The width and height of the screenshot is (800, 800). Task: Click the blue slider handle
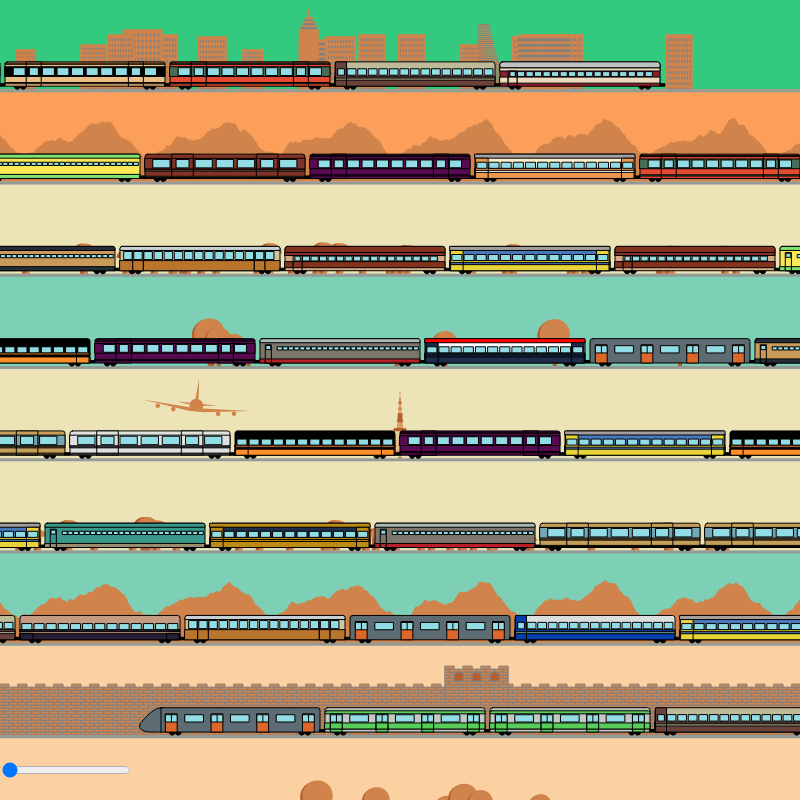(10, 770)
